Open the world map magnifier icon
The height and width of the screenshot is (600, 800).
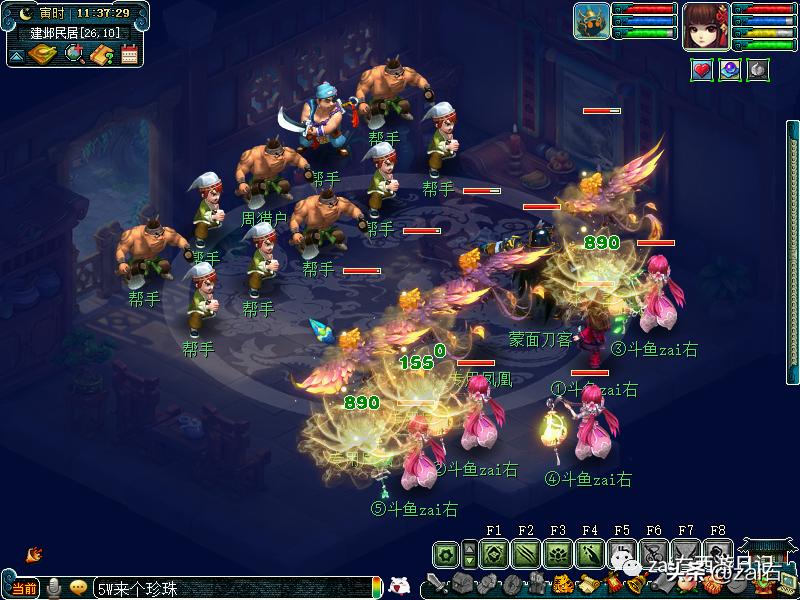pyautogui.click(x=75, y=54)
